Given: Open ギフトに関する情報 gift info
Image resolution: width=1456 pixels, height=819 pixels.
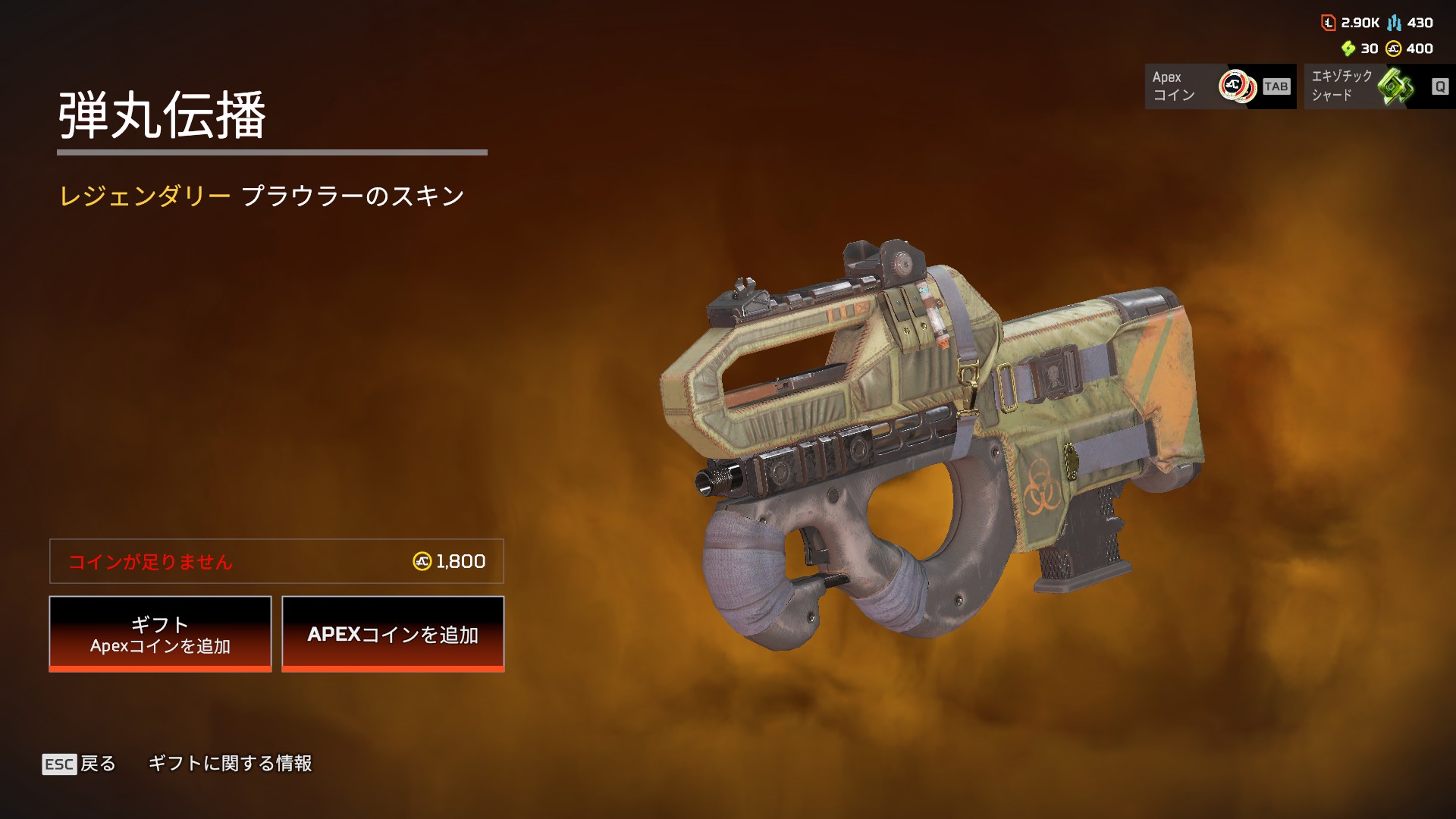Looking at the screenshot, I should tap(230, 764).
